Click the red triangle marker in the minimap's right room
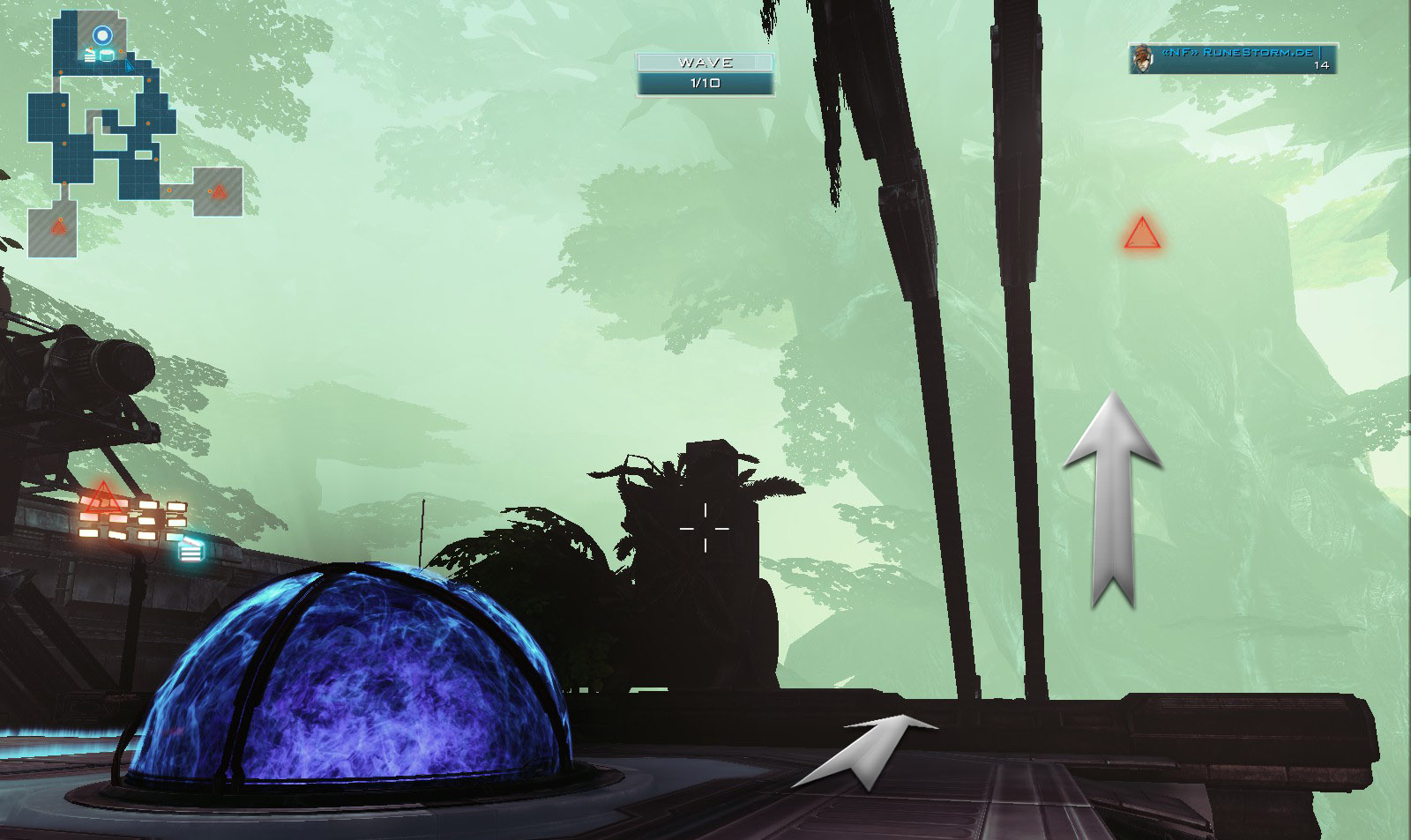1411x840 pixels. click(219, 191)
